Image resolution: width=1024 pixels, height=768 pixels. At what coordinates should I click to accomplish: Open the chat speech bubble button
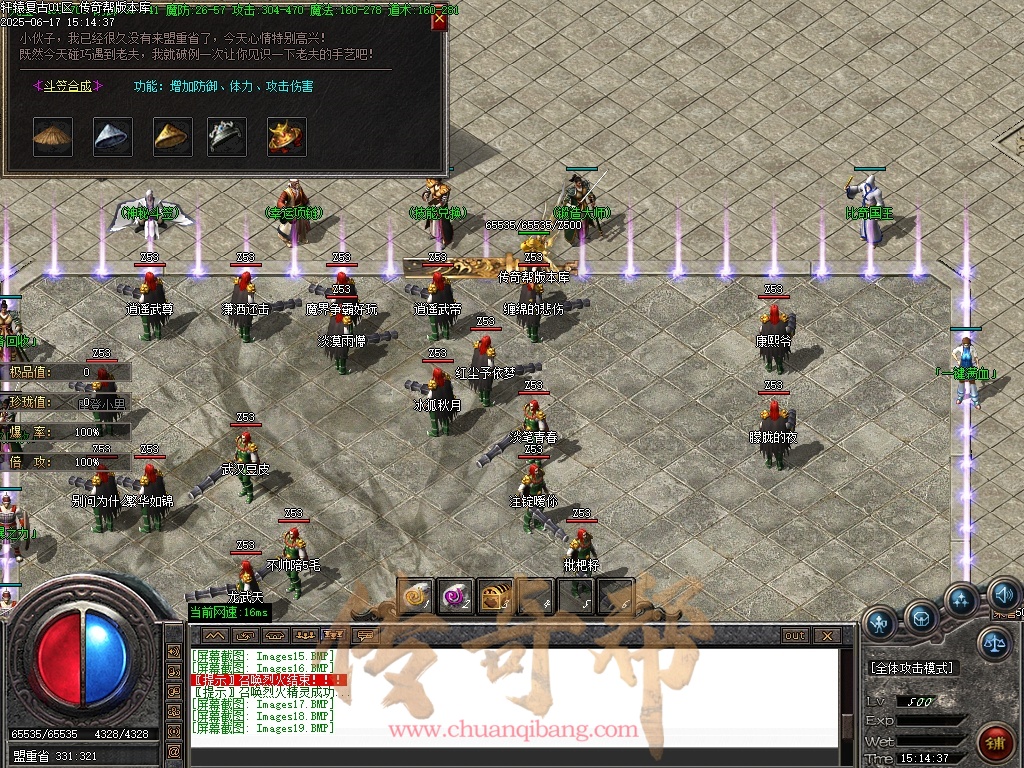(x=367, y=636)
